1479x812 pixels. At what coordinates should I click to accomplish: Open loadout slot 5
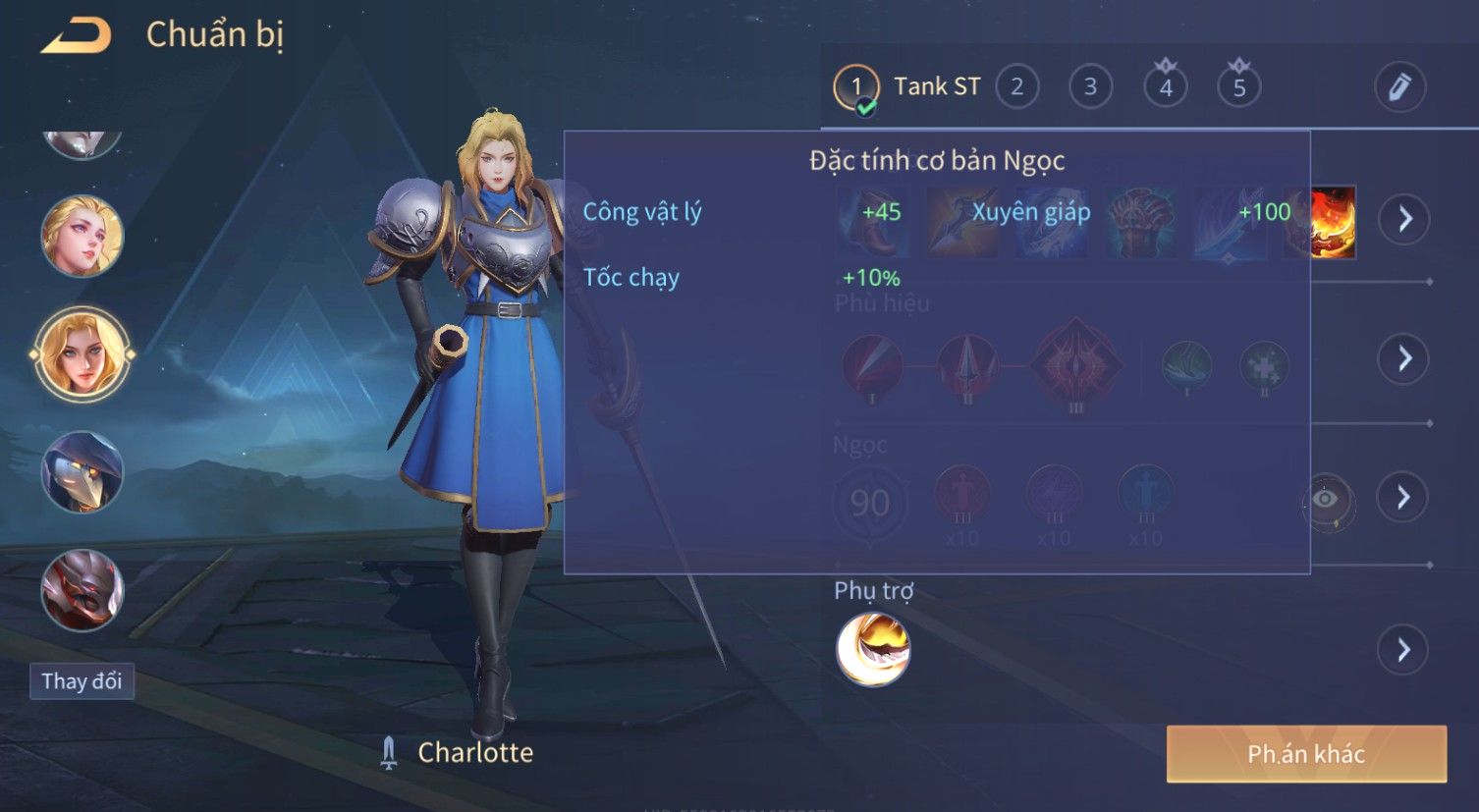(1239, 87)
